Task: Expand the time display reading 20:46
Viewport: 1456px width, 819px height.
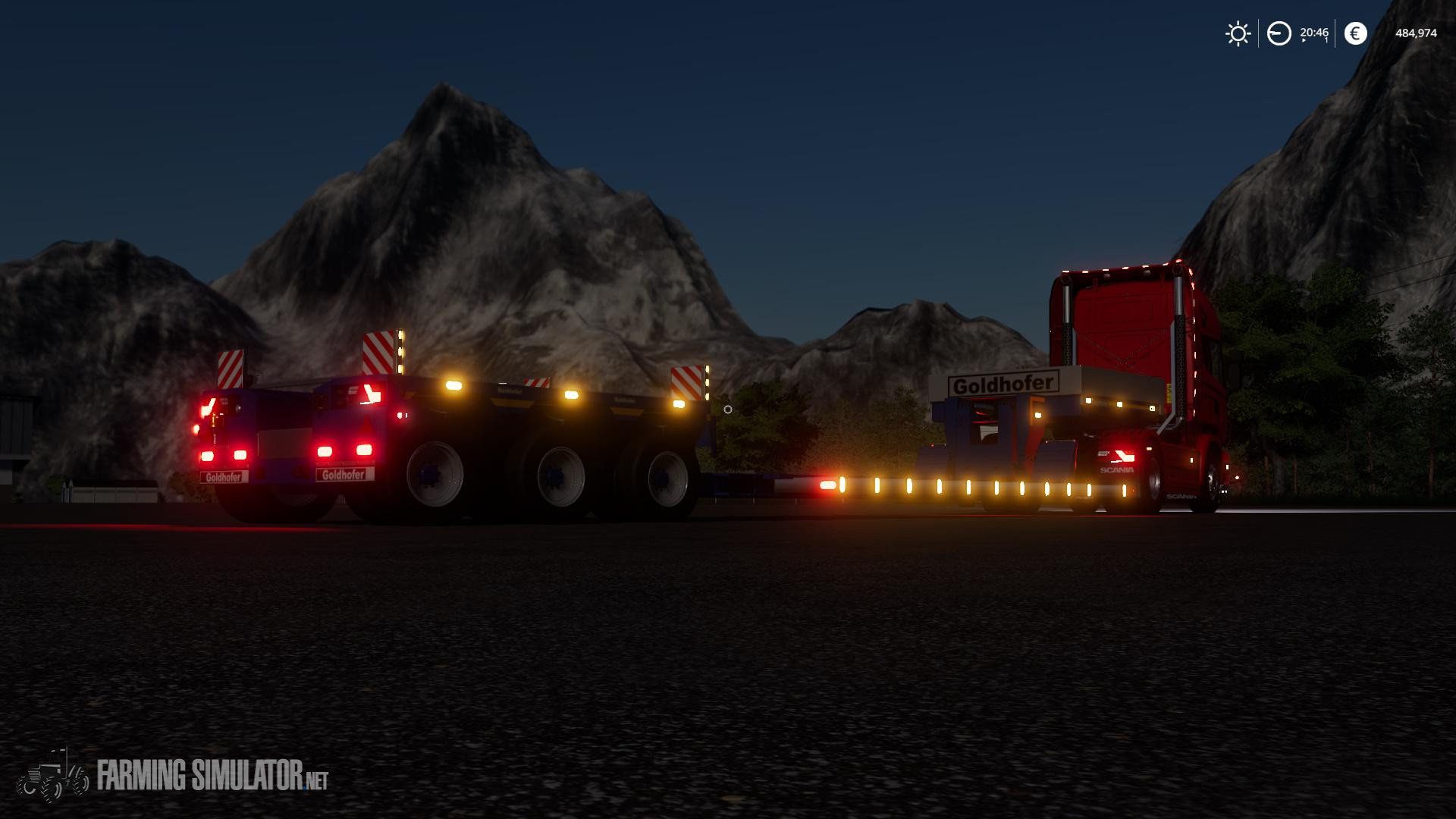Action: click(x=1315, y=32)
